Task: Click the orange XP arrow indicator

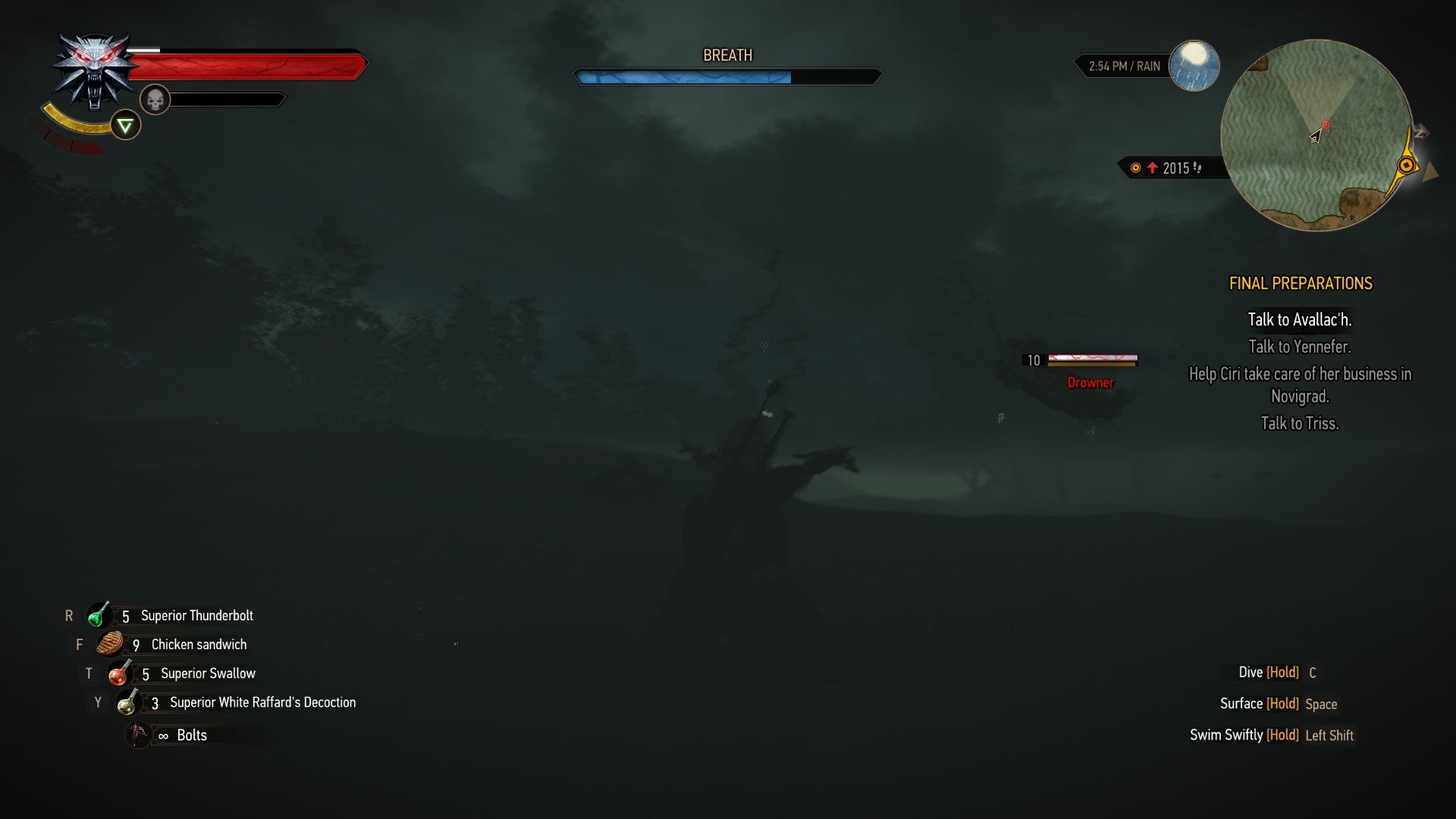Action: [1153, 169]
